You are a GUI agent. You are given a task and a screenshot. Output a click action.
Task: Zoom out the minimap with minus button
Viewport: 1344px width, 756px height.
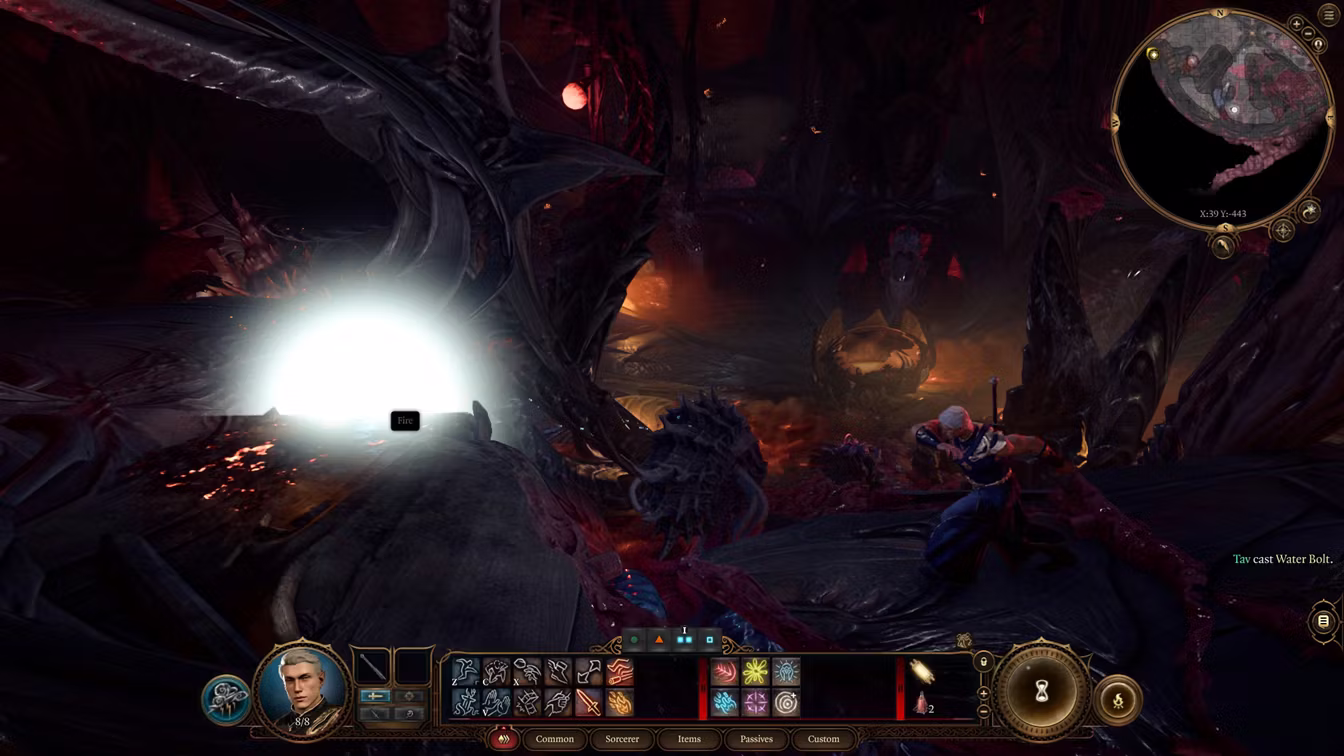coord(1309,34)
